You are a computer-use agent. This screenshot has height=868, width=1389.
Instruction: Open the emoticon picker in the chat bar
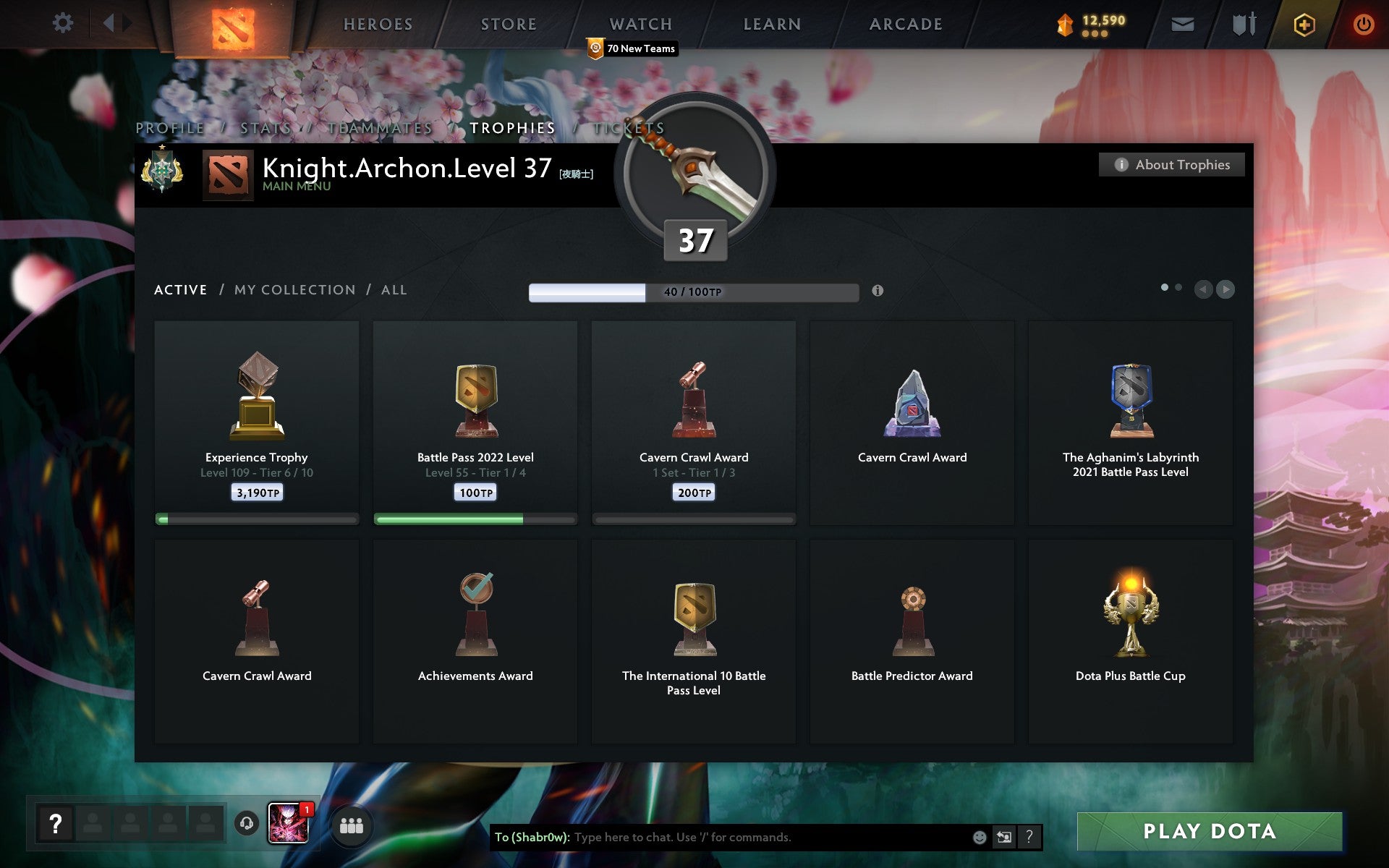tap(978, 838)
